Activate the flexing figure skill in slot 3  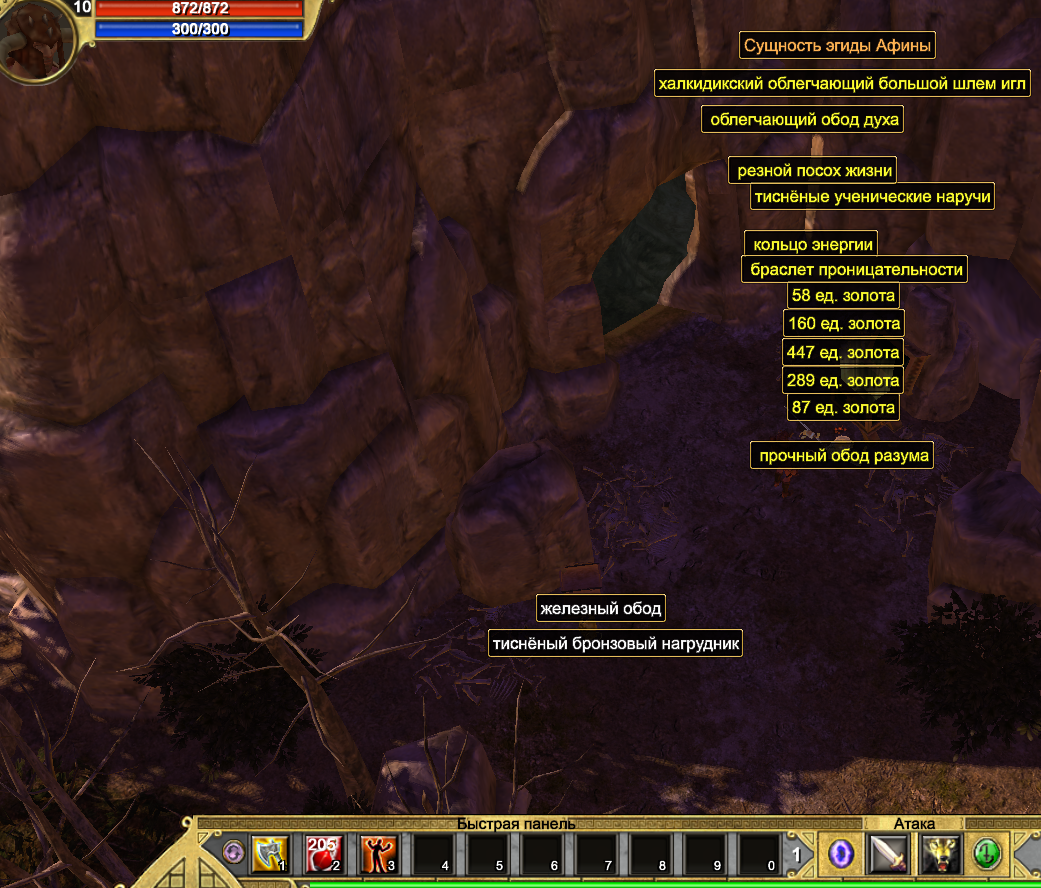click(378, 853)
